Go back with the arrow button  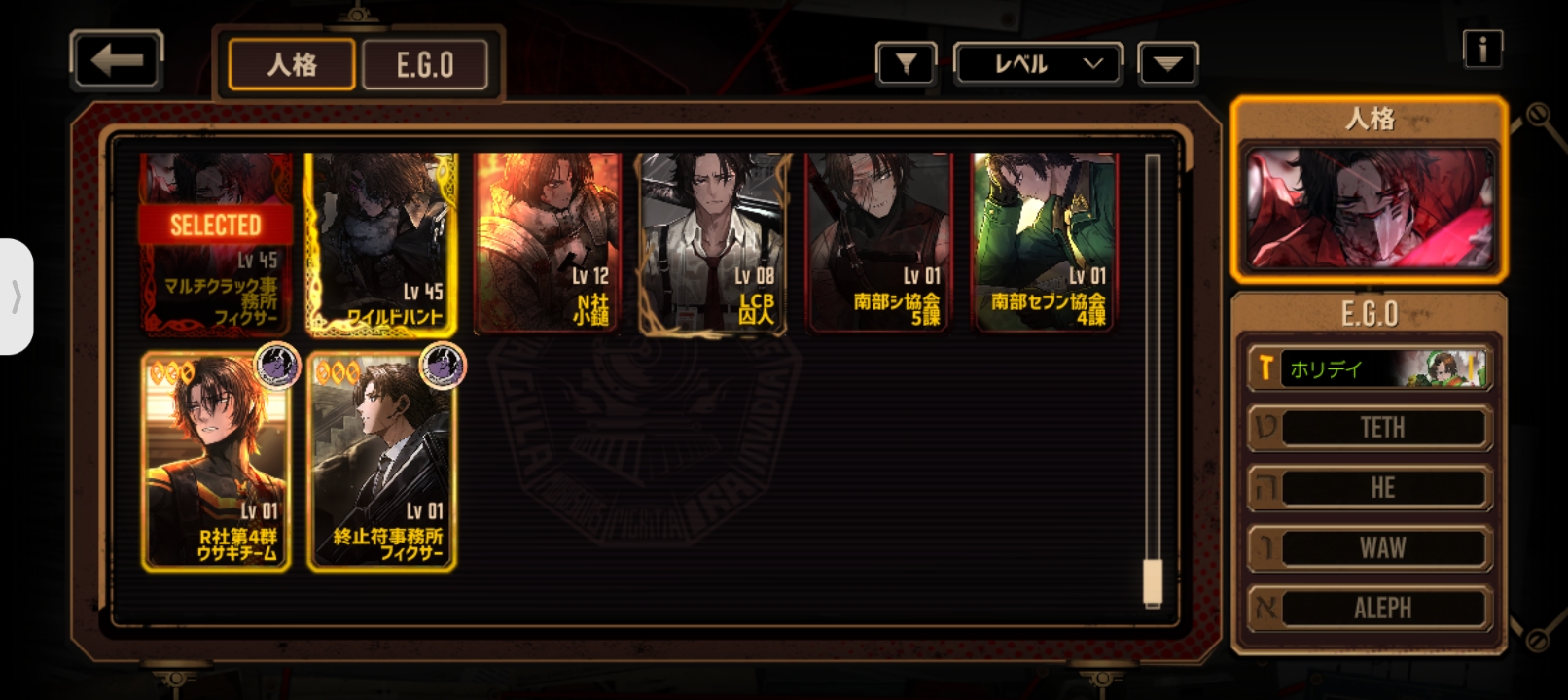(116, 60)
